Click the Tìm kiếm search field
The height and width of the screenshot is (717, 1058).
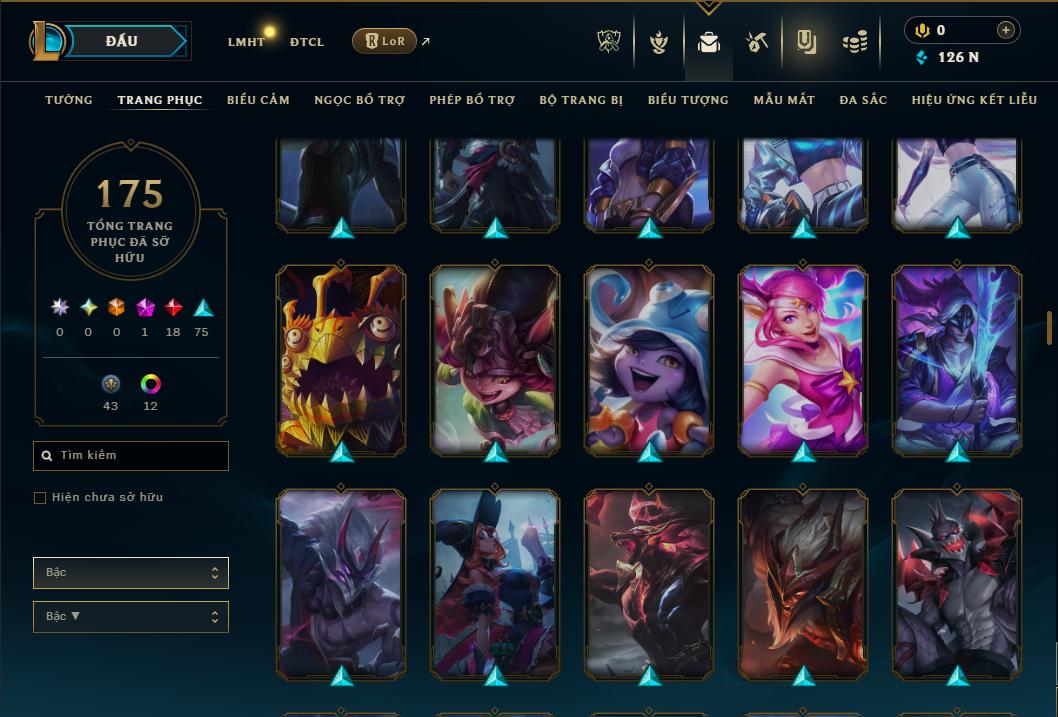tap(131, 456)
